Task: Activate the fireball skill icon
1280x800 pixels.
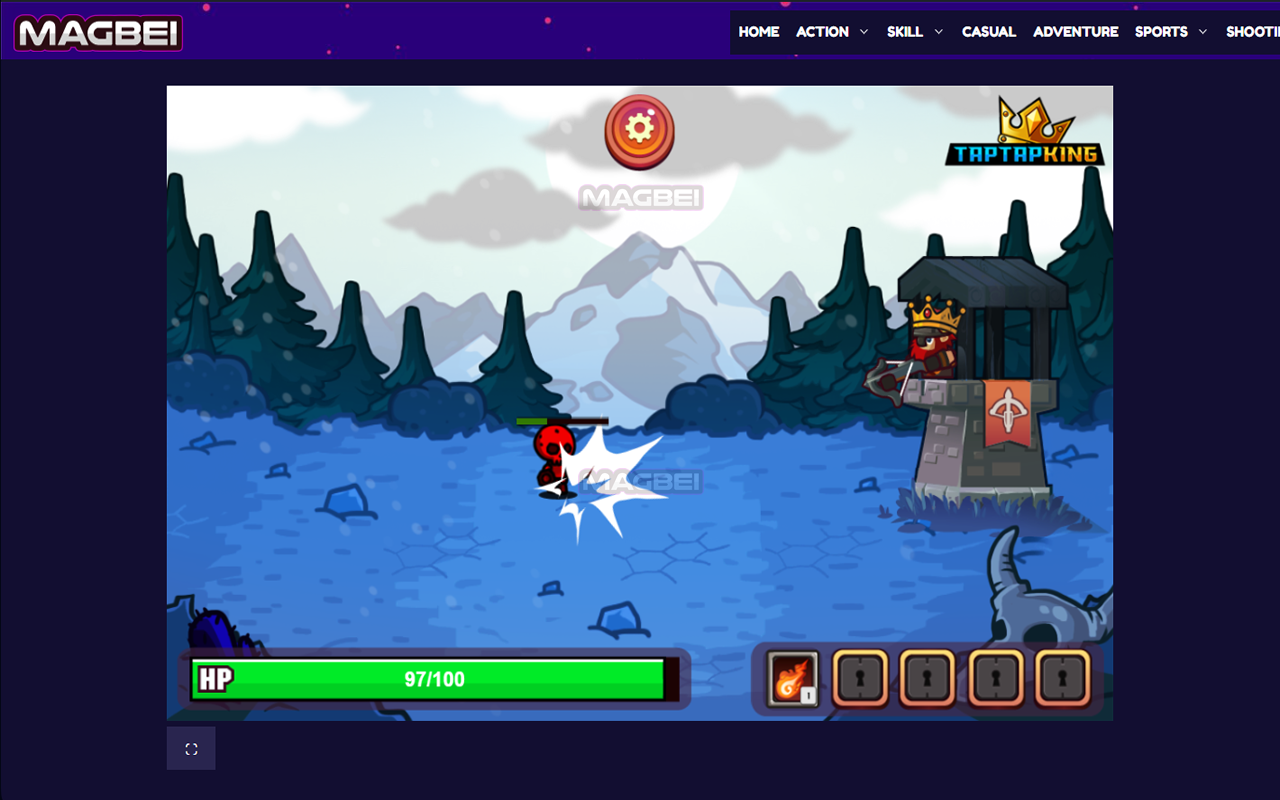Action: (793, 678)
